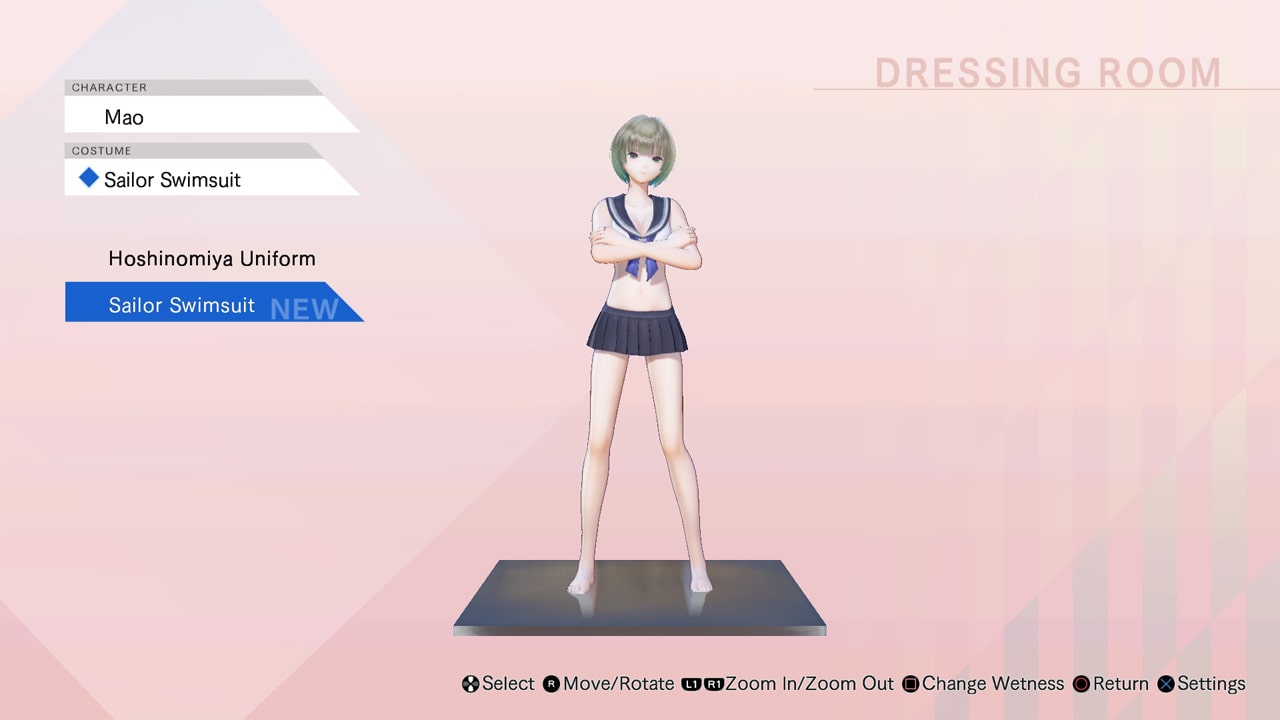This screenshot has width=1280, height=720.
Task: Open Settings from the bottom bar
Action: (1211, 684)
